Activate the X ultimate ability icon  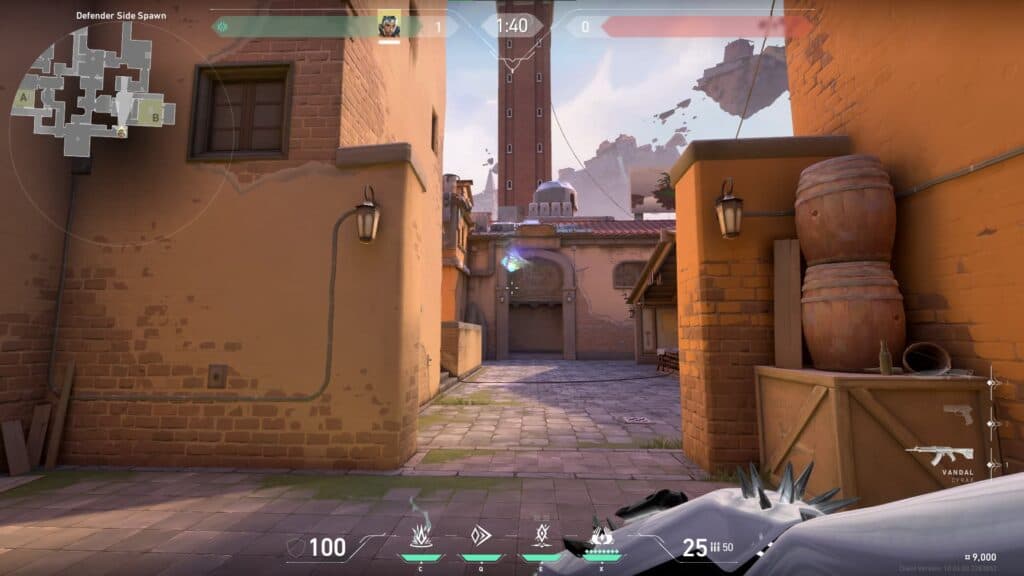tap(601, 536)
